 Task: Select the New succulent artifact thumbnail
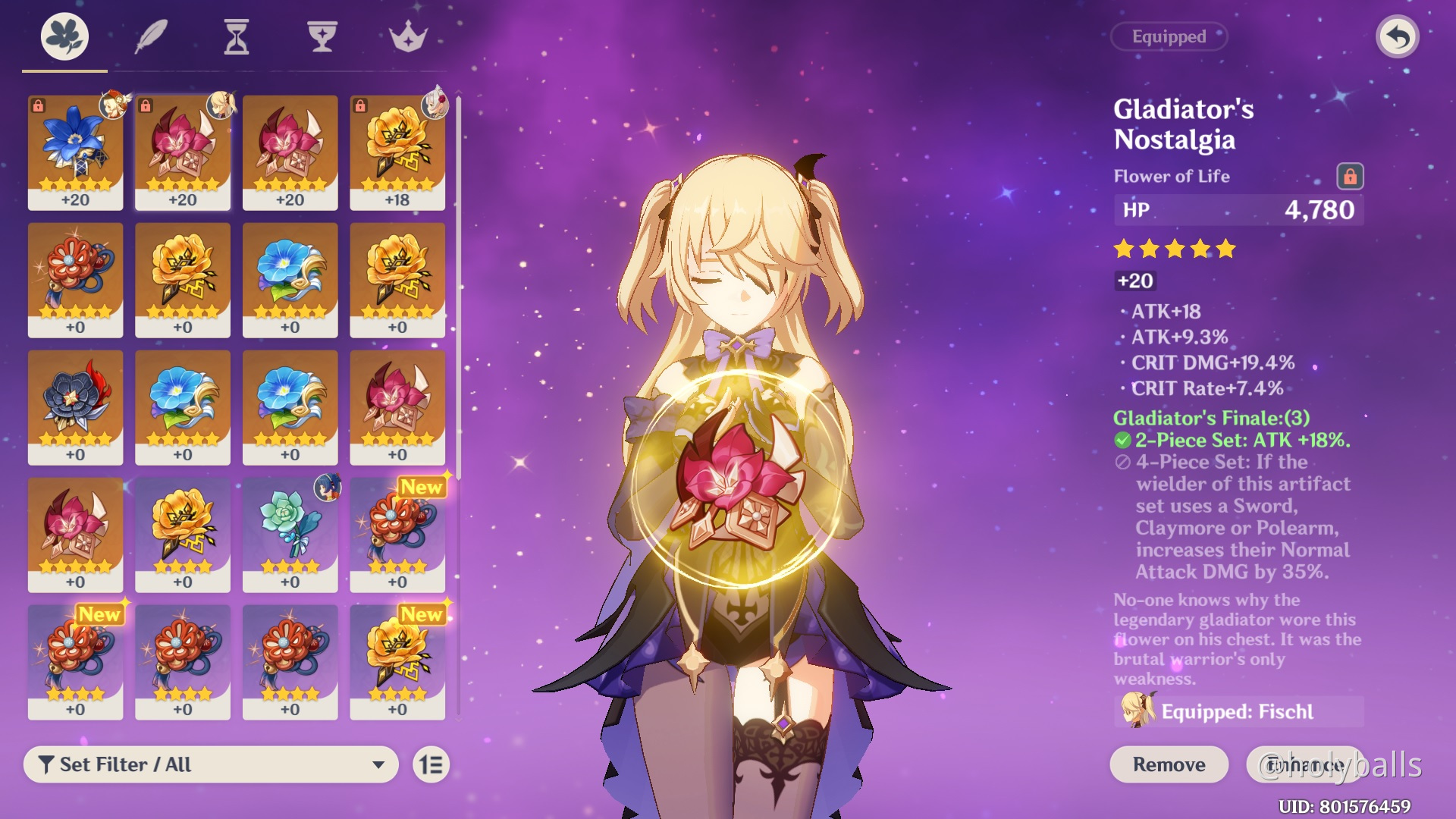(290, 531)
